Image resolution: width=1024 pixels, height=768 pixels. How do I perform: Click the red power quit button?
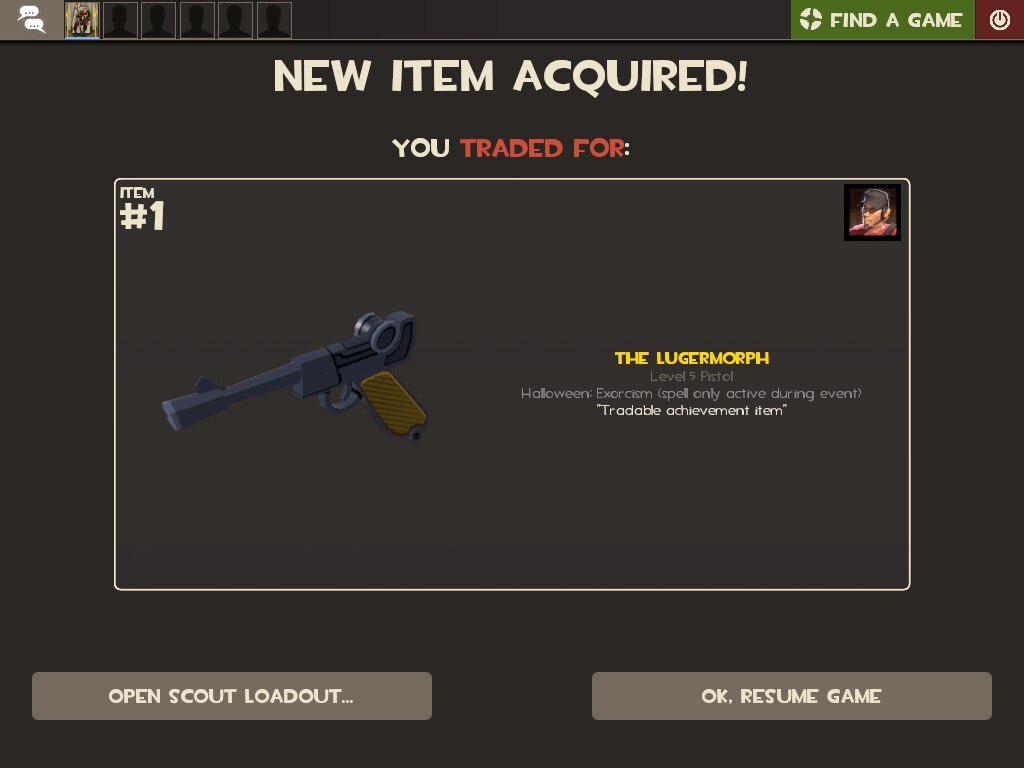pyautogui.click(x=999, y=20)
